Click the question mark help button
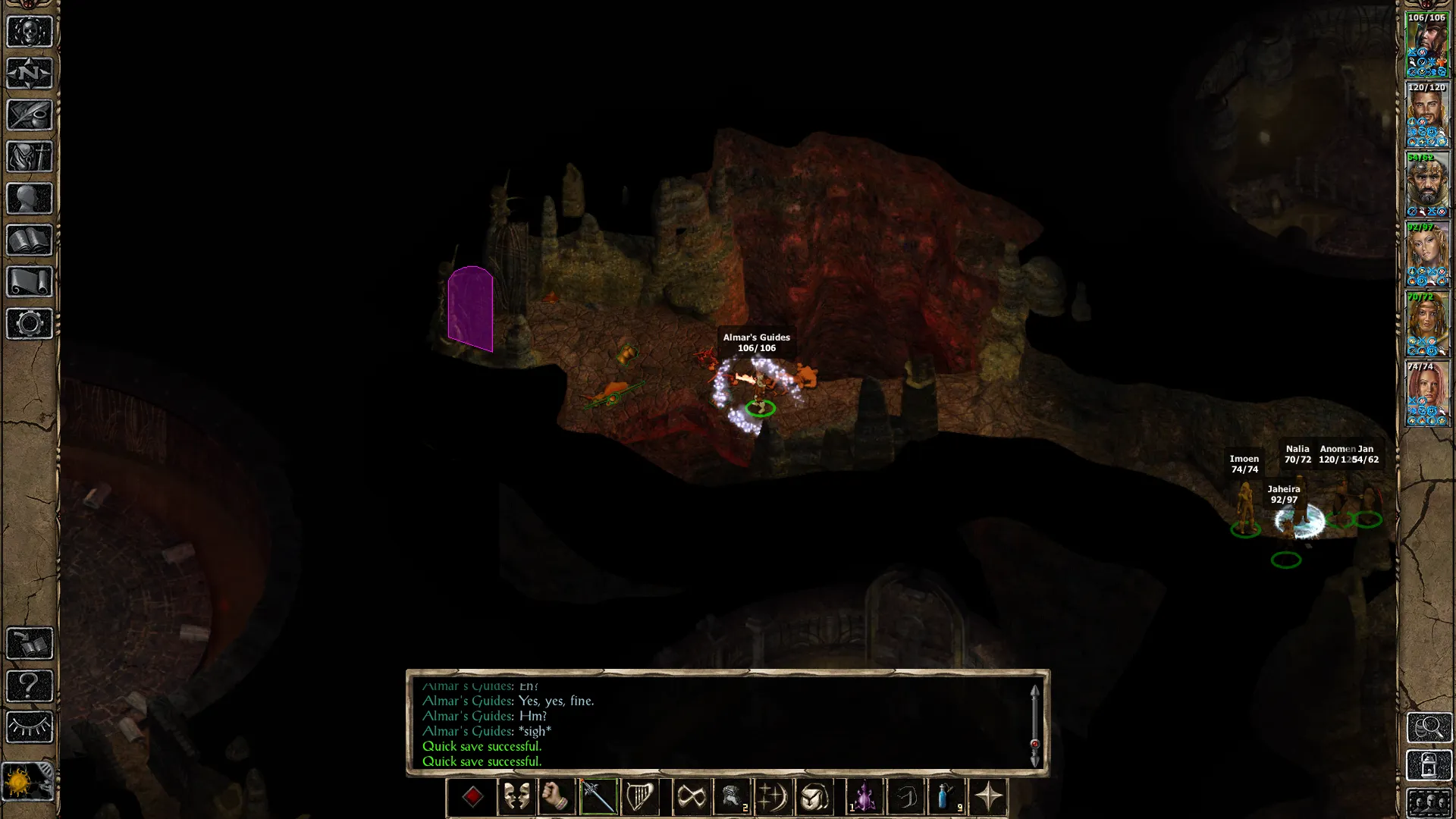This screenshot has height=819, width=1456. pyautogui.click(x=30, y=686)
